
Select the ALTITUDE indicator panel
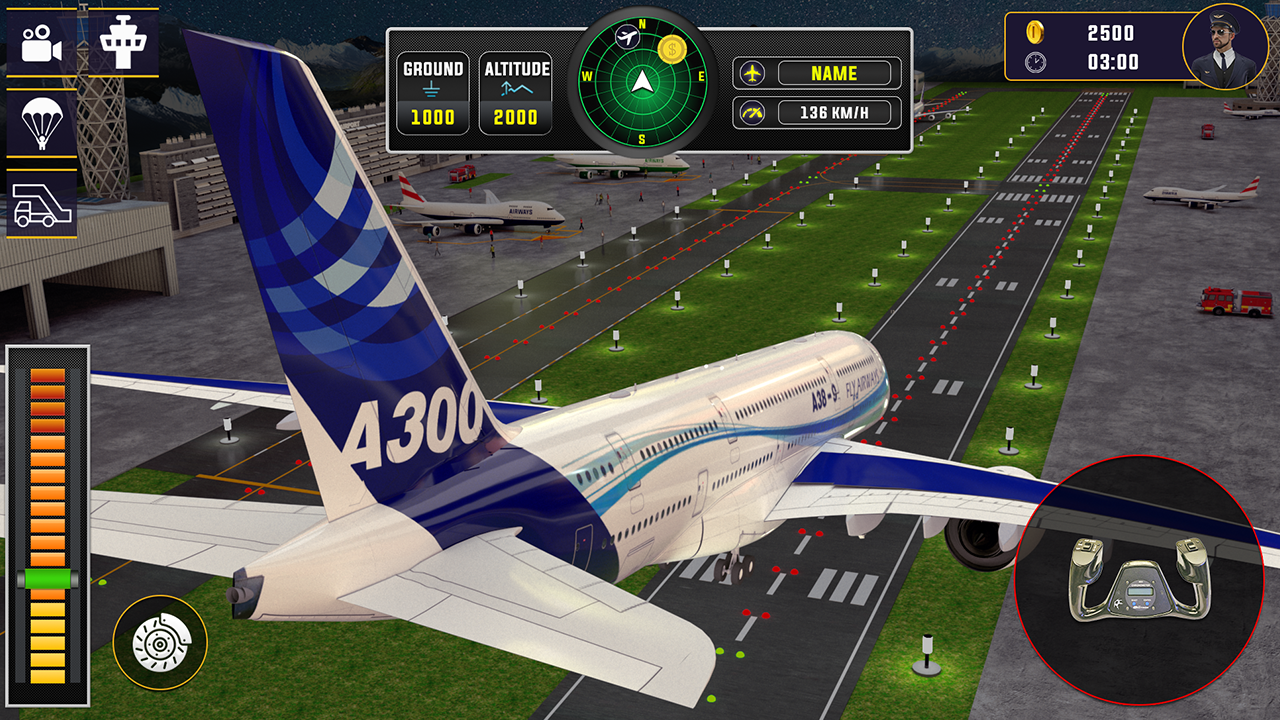(x=516, y=91)
